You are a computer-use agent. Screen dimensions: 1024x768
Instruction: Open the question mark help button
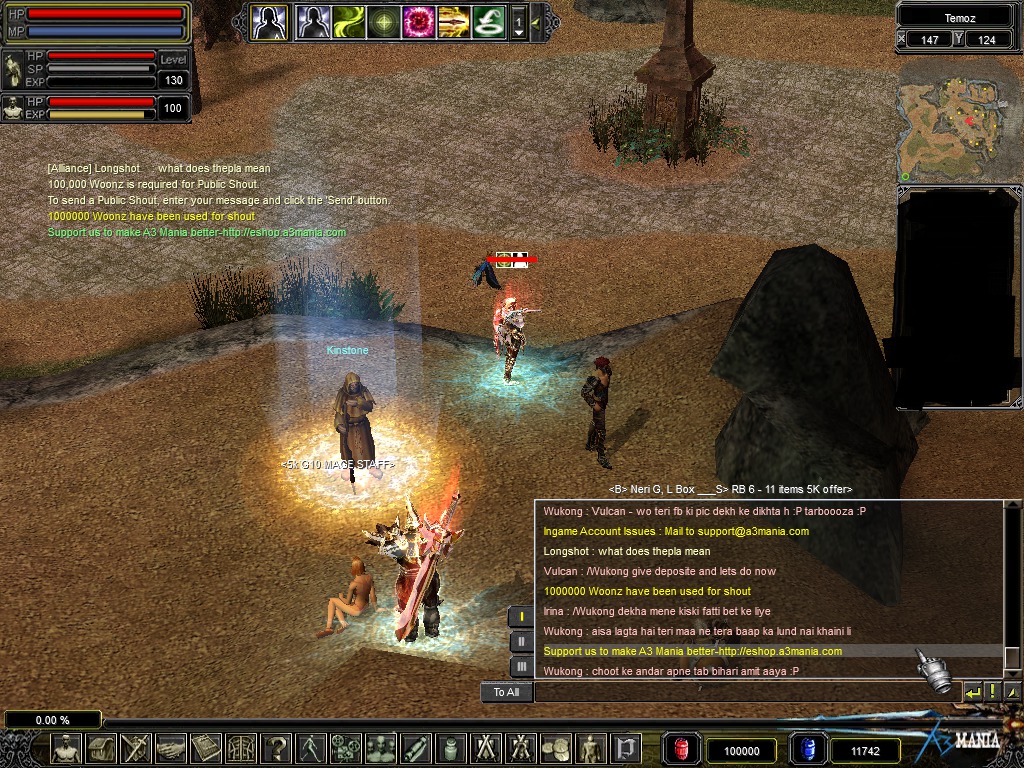point(275,748)
